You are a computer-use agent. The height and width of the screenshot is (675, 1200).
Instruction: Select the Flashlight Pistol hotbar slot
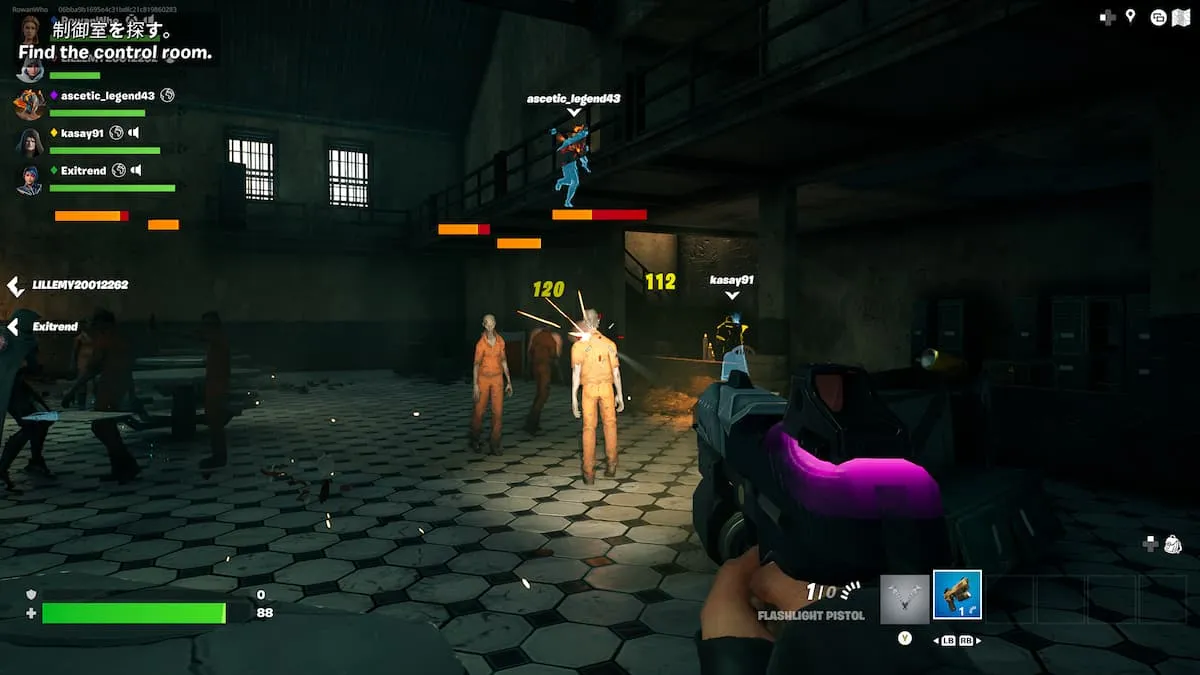pyautogui.click(x=957, y=595)
